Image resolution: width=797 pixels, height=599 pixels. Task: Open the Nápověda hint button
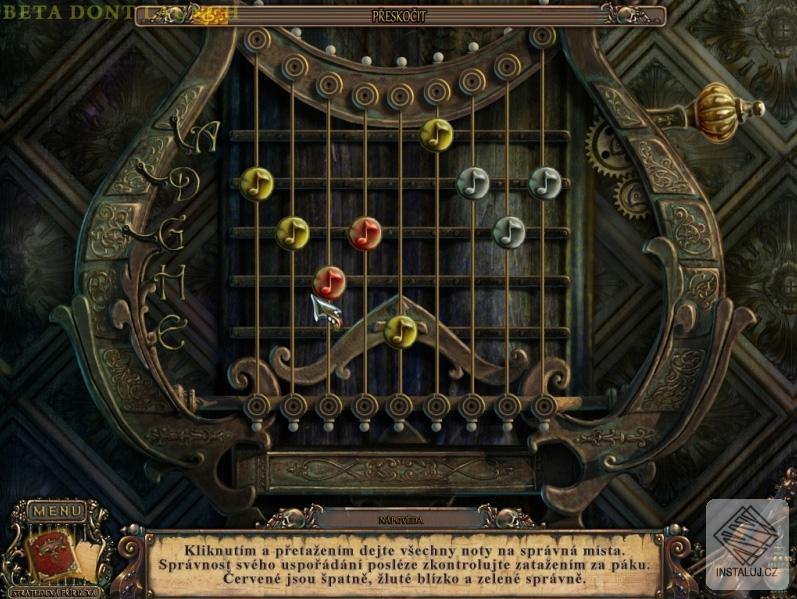[399, 519]
